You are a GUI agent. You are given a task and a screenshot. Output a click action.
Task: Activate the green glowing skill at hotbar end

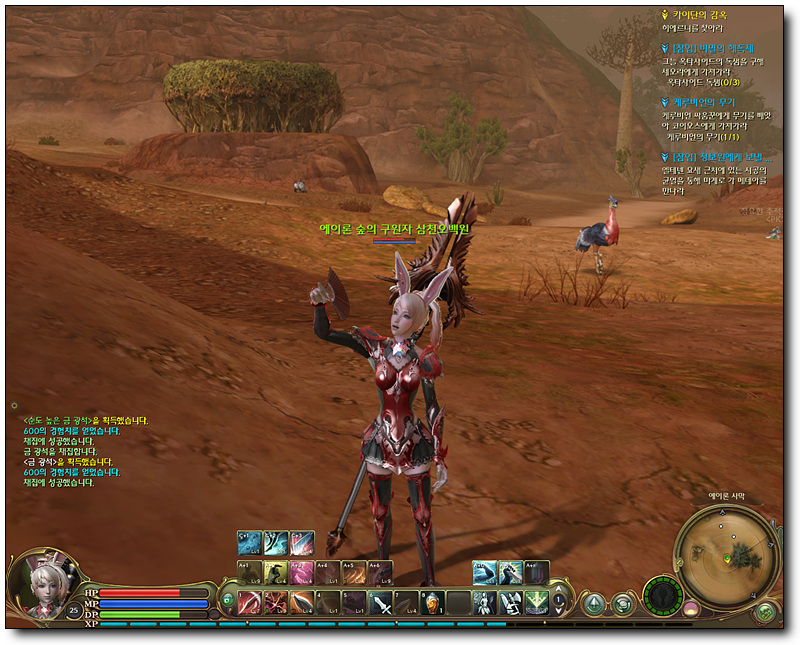pyautogui.click(x=537, y=603)
